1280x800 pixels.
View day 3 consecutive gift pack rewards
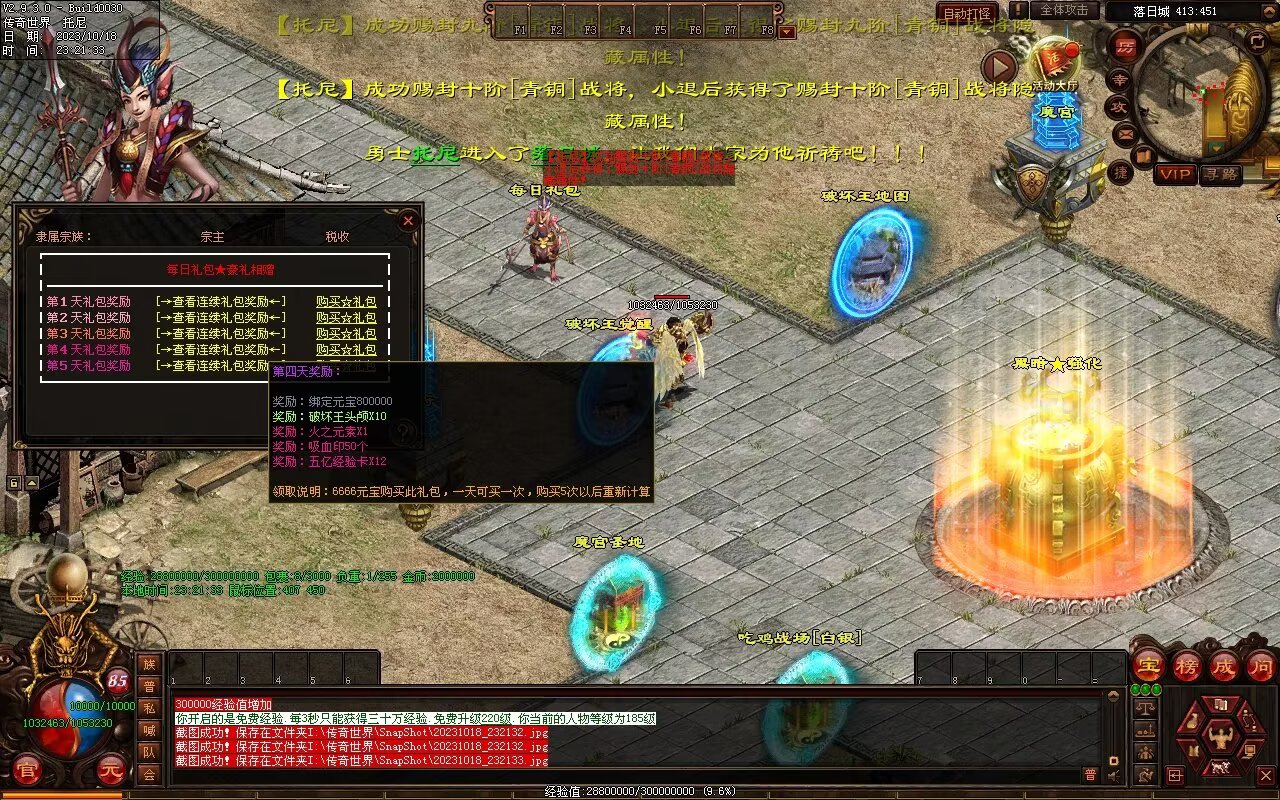click(x=221, y=334)
